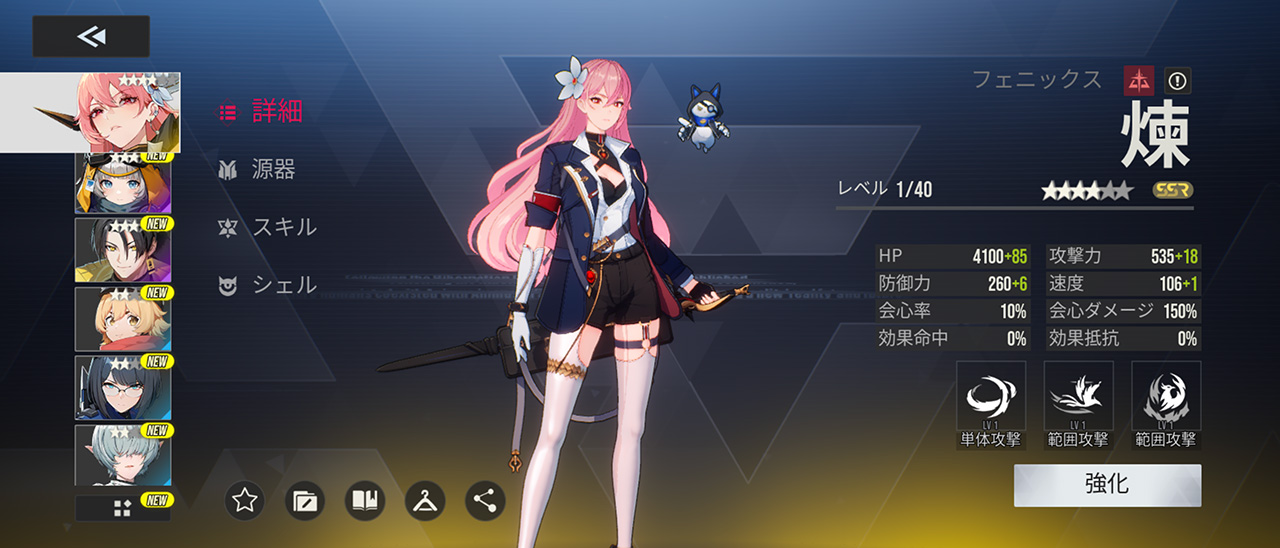The width and height of the screenshot is (1280, 548).
Task: Select the シェル tab
Action: click(x=268, y=285)
